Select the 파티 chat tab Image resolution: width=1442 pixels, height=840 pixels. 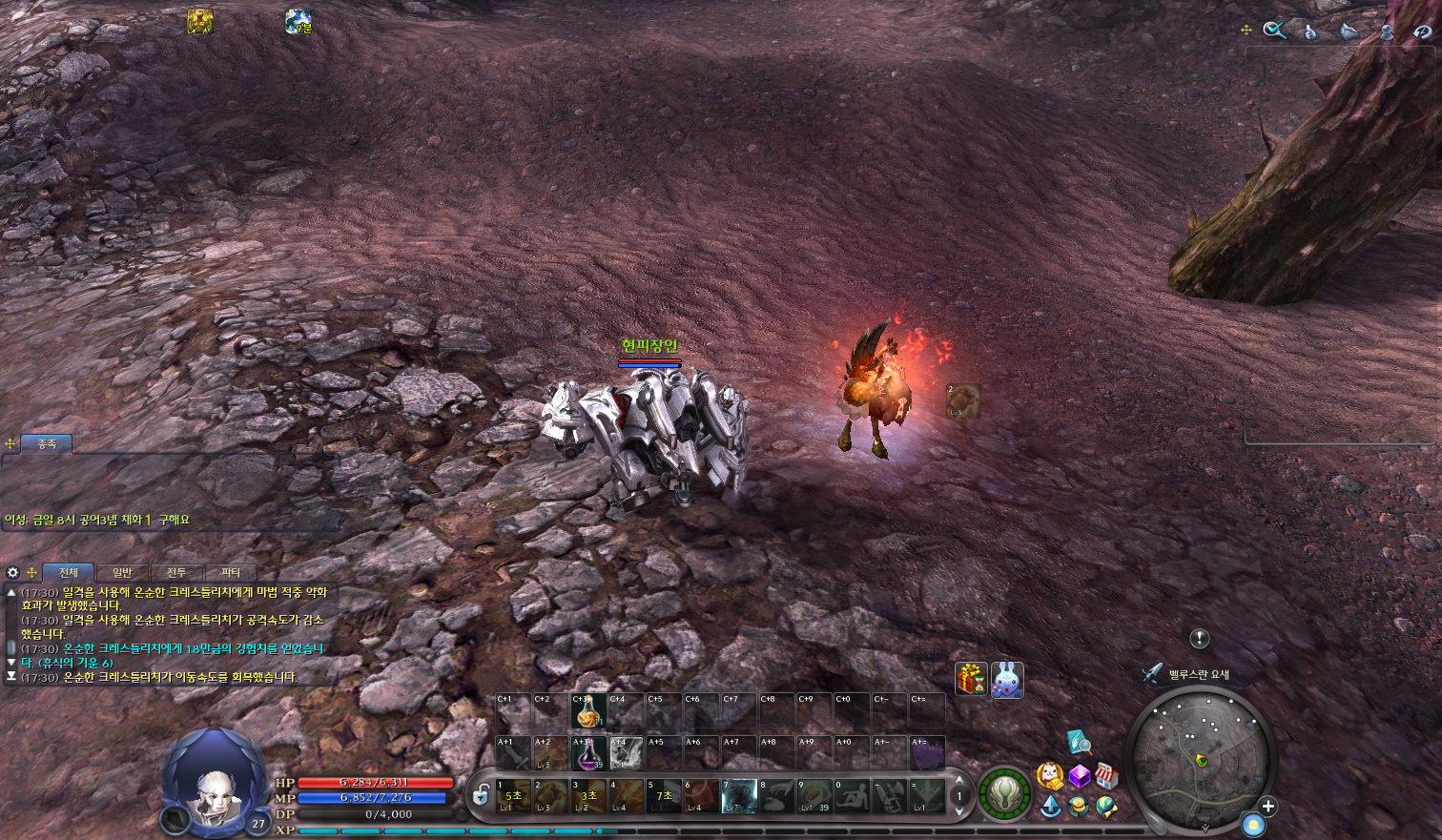231,573
